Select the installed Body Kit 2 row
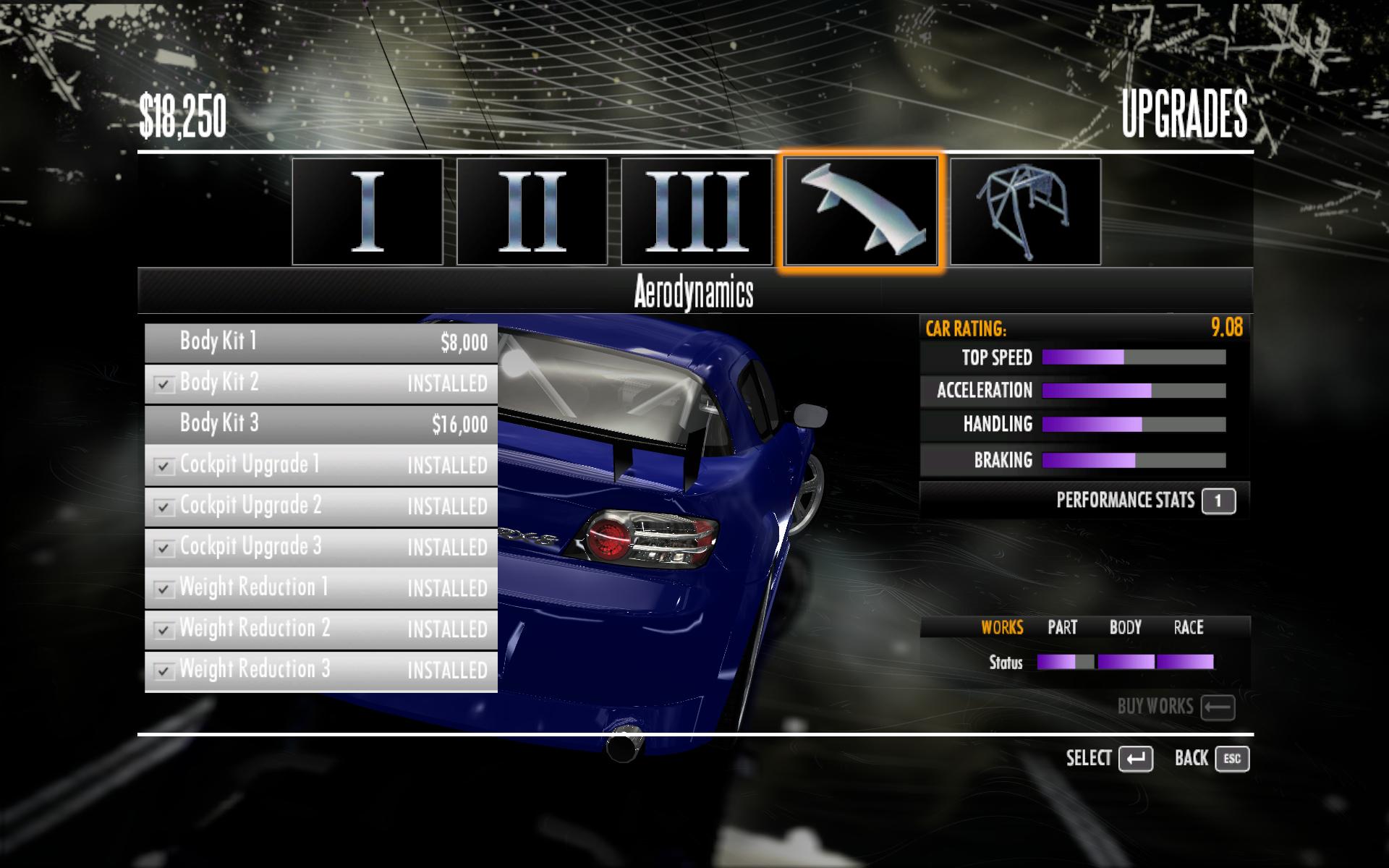1389x868 pixels. 321,383
